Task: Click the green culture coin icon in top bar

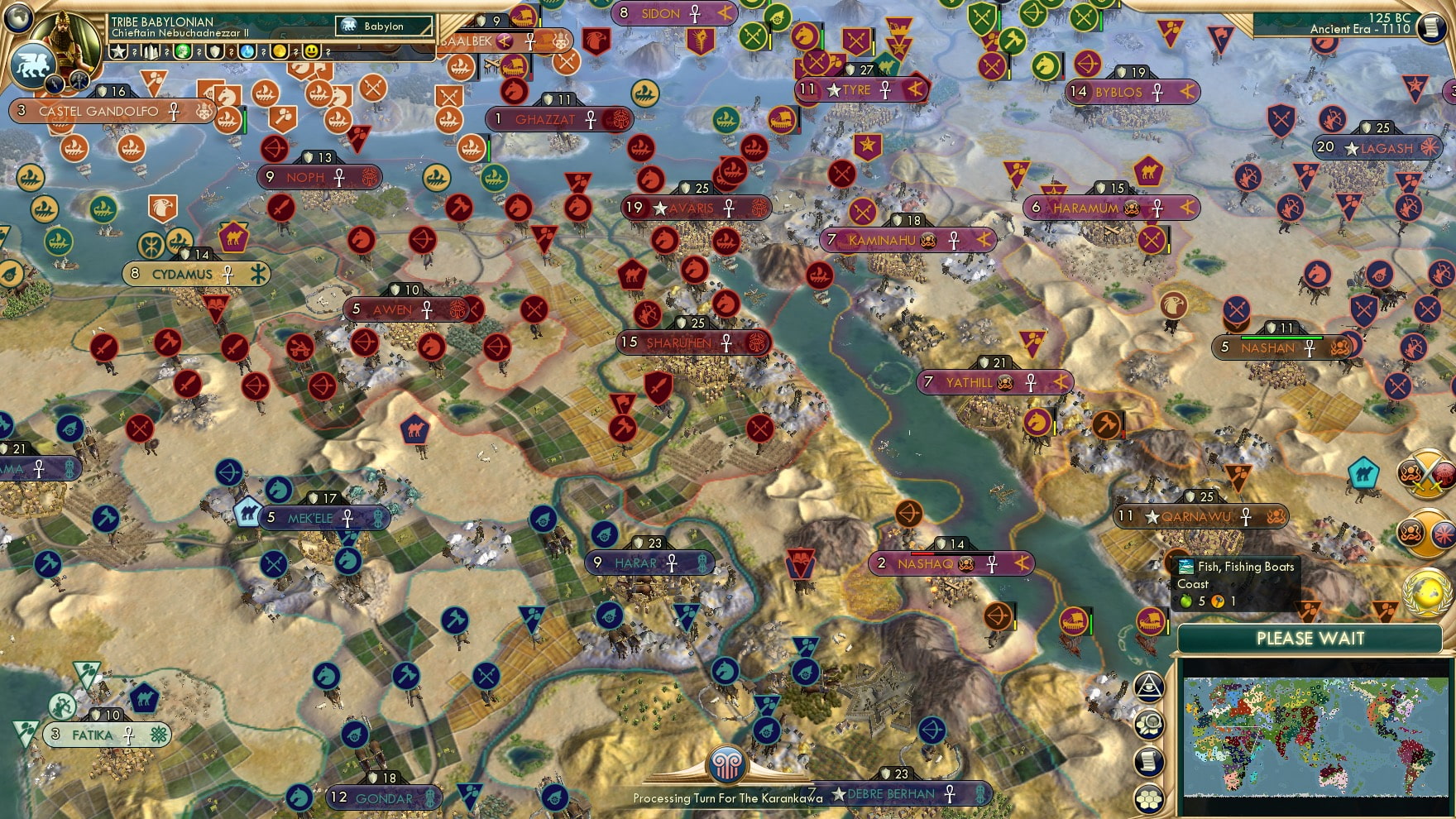Action: coord(181,51)
